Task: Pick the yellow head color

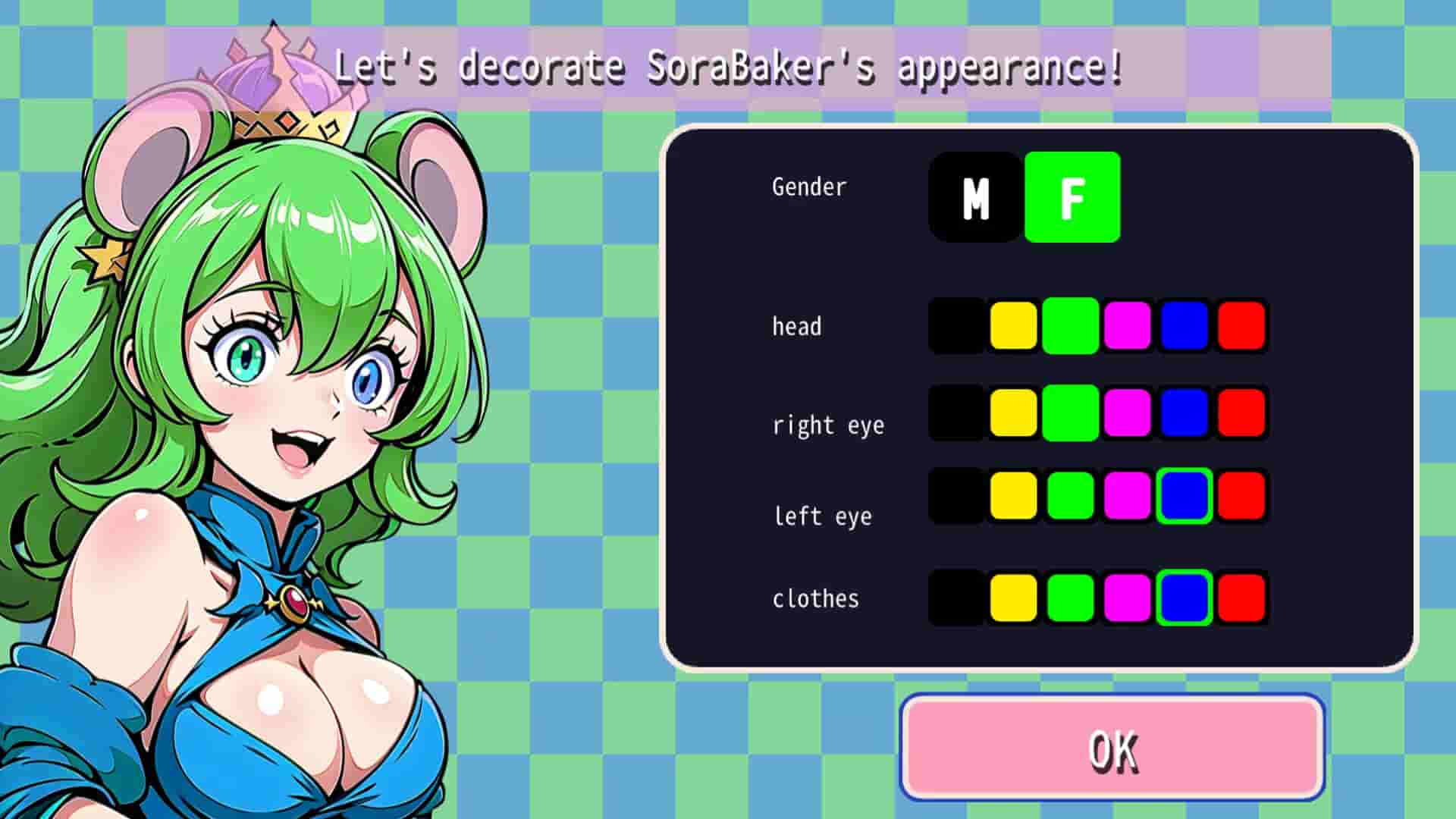Action: click(1013, 326)
